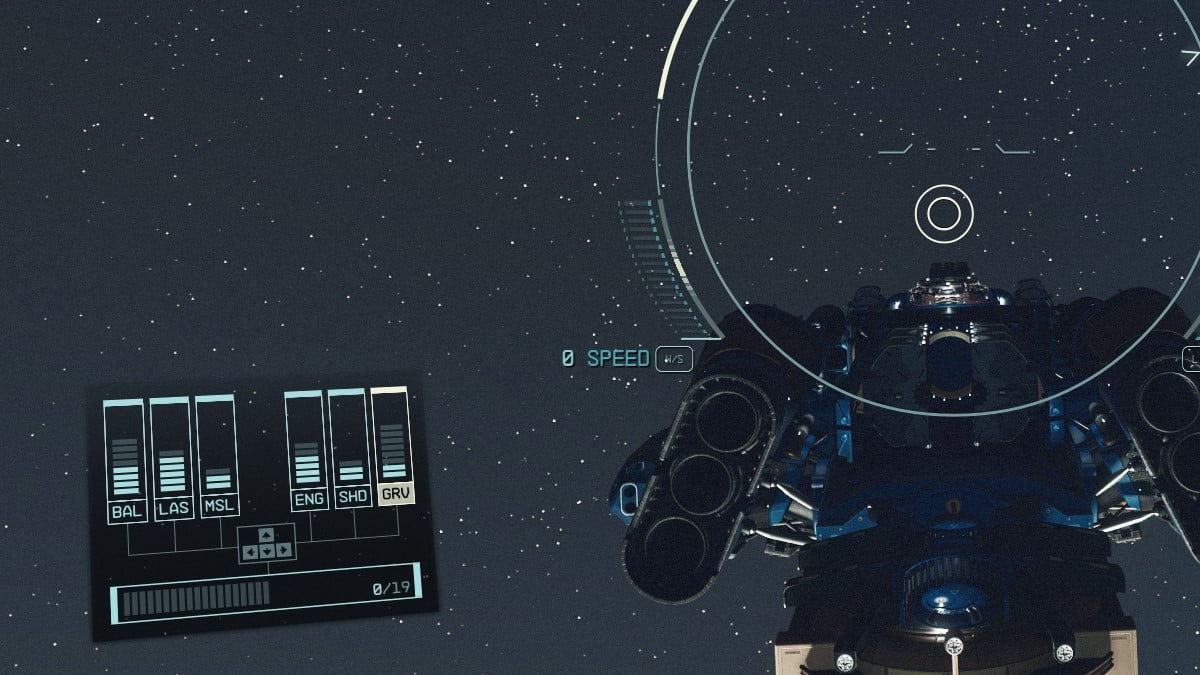1200x675 pixels.
Task: Choose the SHD shield power system
Action: coord(352,497)
